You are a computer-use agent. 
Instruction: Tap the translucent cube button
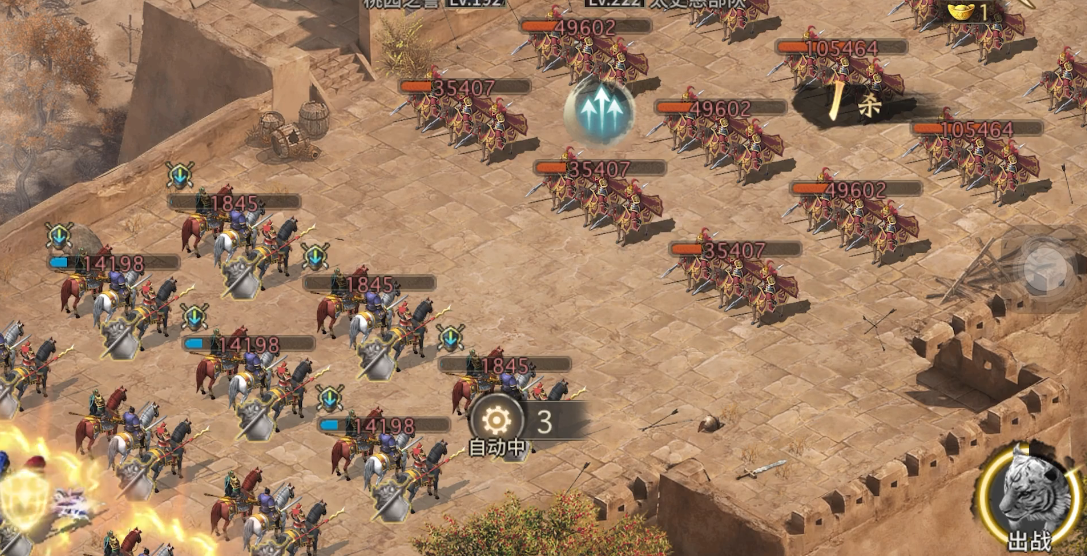pyautogui.click(x=1044, y=267)
